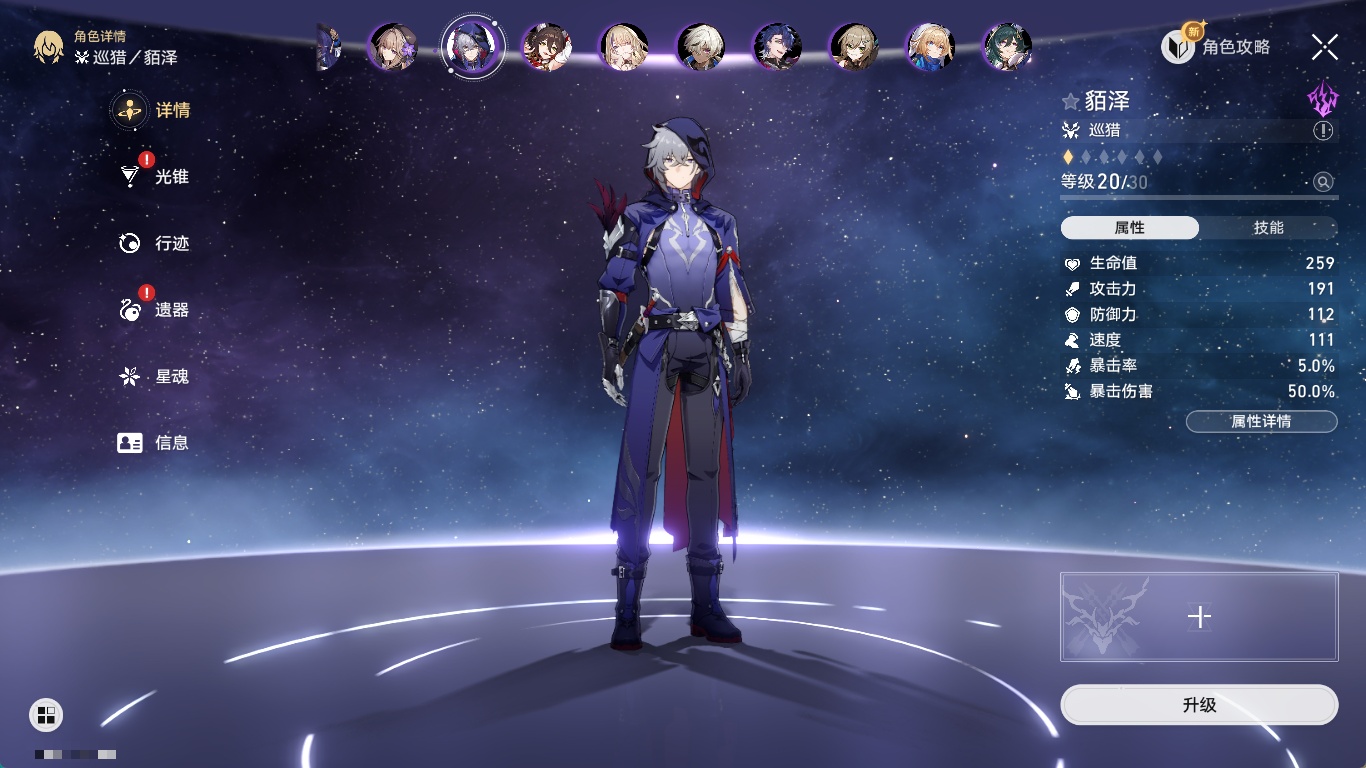The image size is (1366, 768).
Task: Show the 巡猎 path info exclamation icon
Action: click(1323, 131)
